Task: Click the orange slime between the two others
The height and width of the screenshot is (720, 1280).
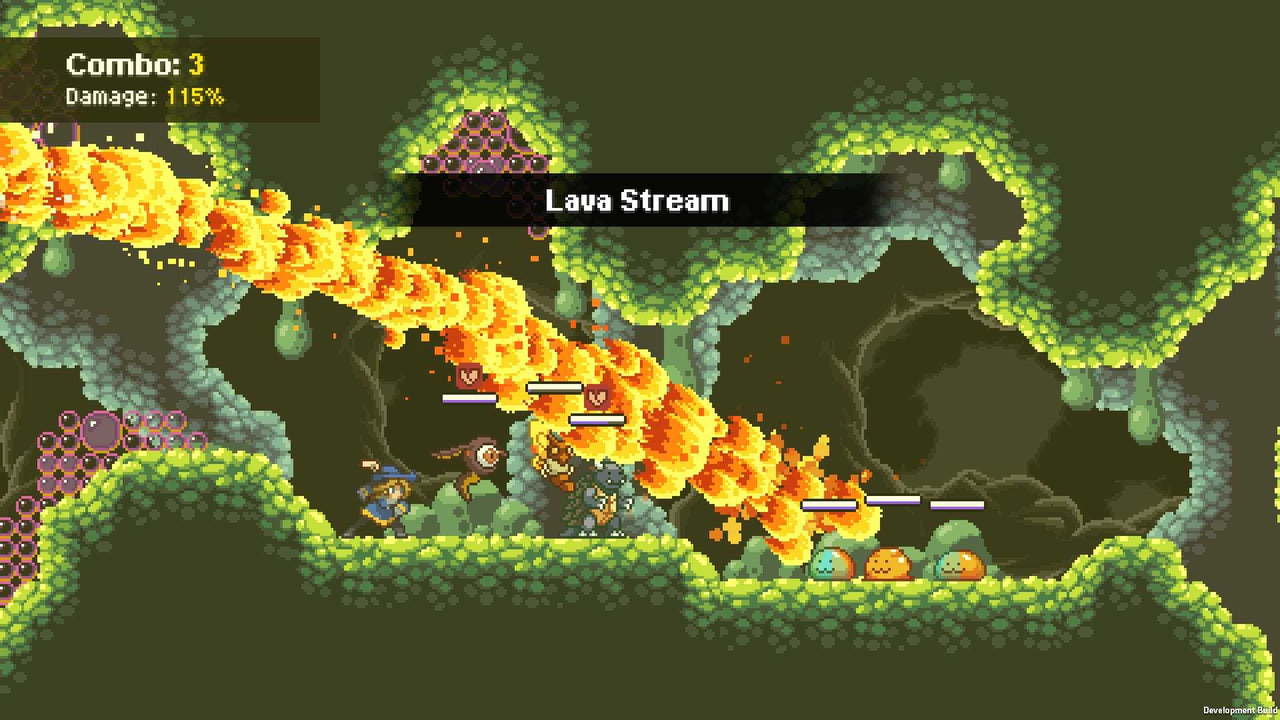Action: 889,564
